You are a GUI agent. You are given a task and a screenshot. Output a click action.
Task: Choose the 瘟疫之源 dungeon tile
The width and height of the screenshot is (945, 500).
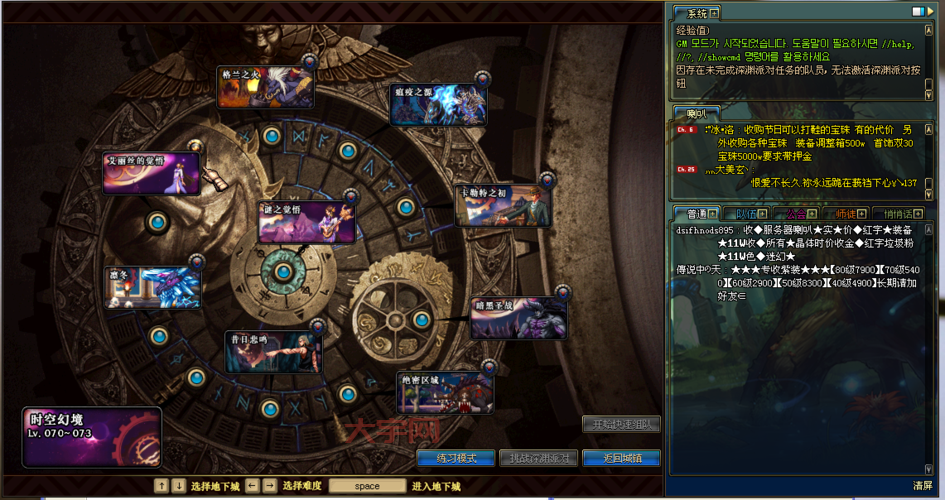(x=439, y=104)
